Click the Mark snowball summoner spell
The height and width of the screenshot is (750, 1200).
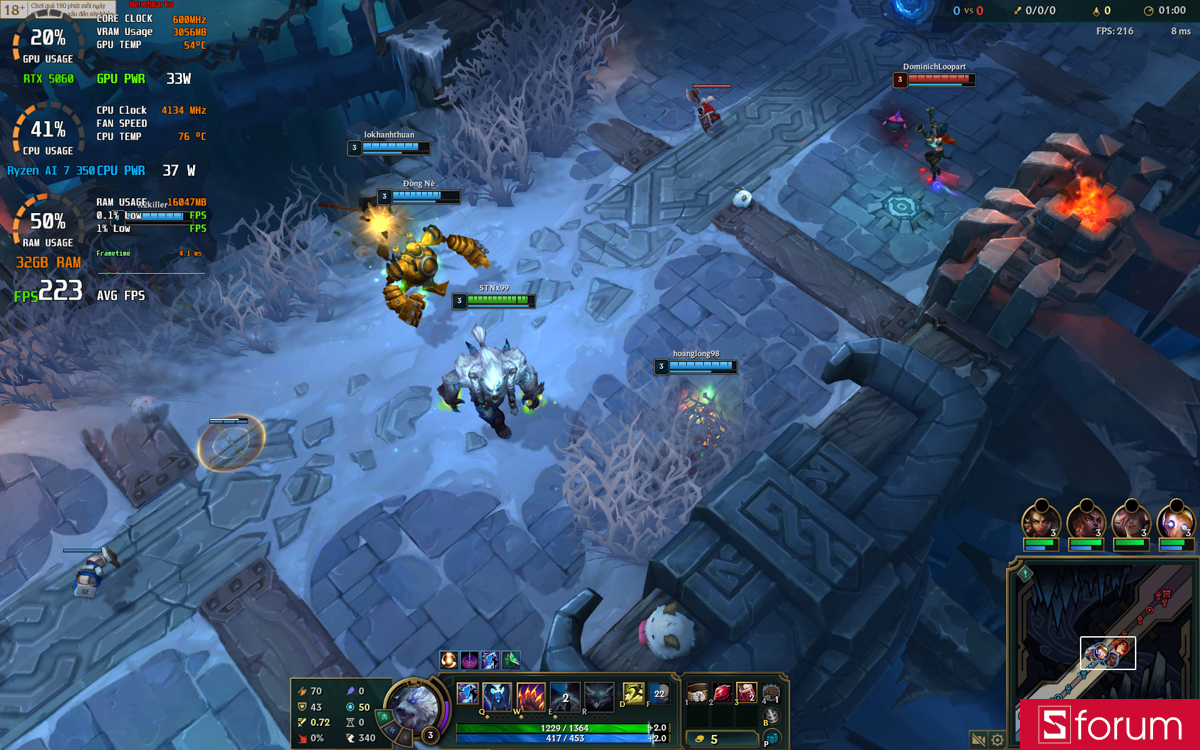659,694
